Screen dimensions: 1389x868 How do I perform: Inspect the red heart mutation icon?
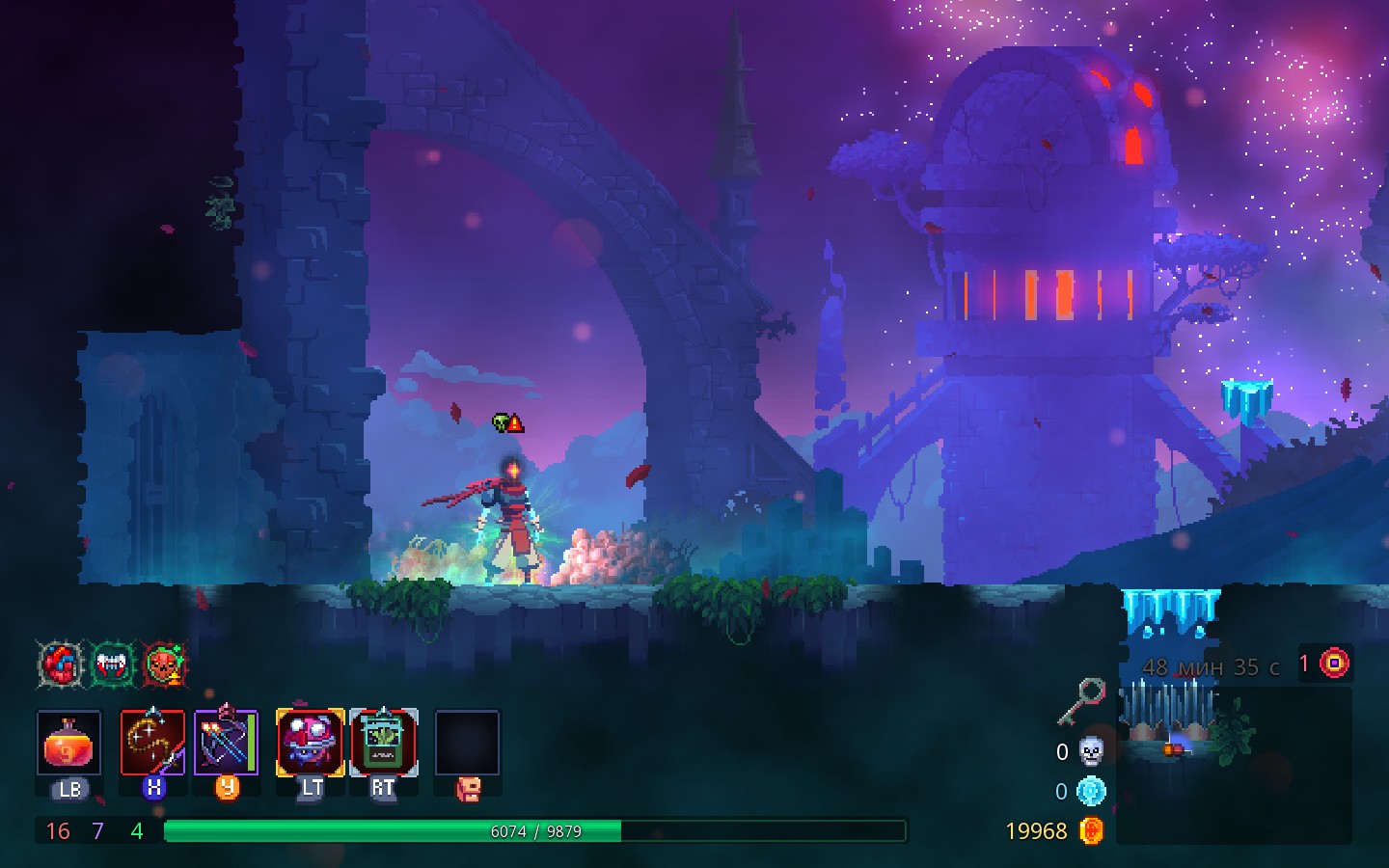[62, 665]
